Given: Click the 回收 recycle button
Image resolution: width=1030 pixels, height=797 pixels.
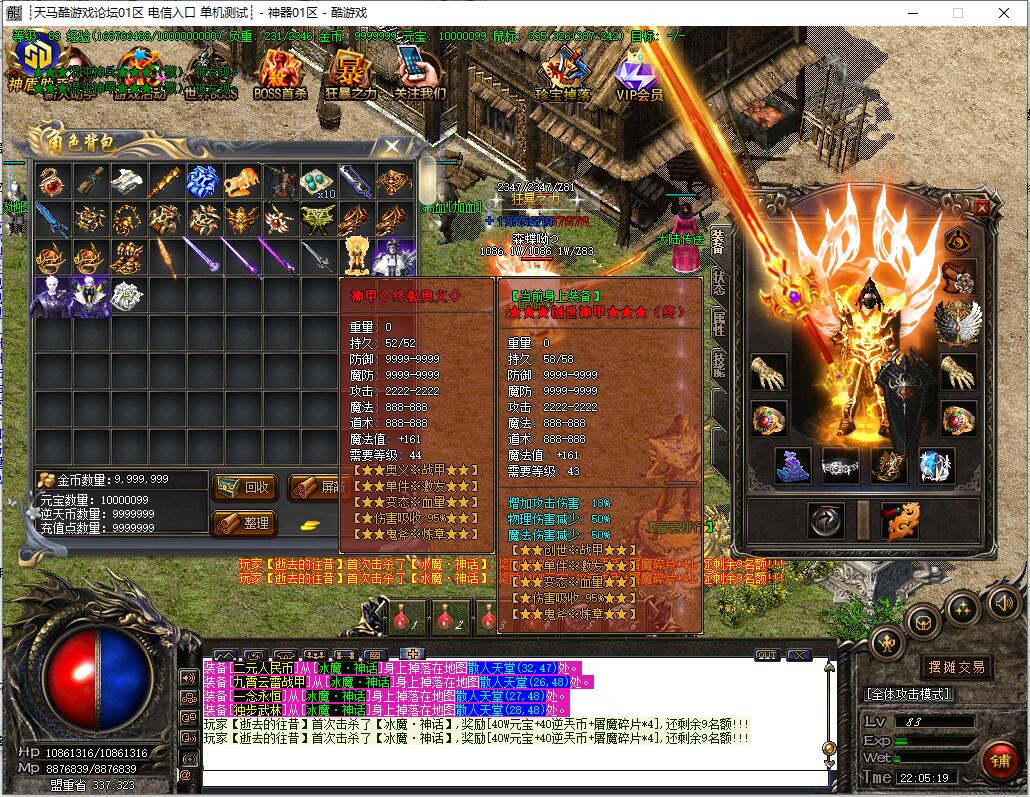Looking at the screenshot, I should pos(245,487).
